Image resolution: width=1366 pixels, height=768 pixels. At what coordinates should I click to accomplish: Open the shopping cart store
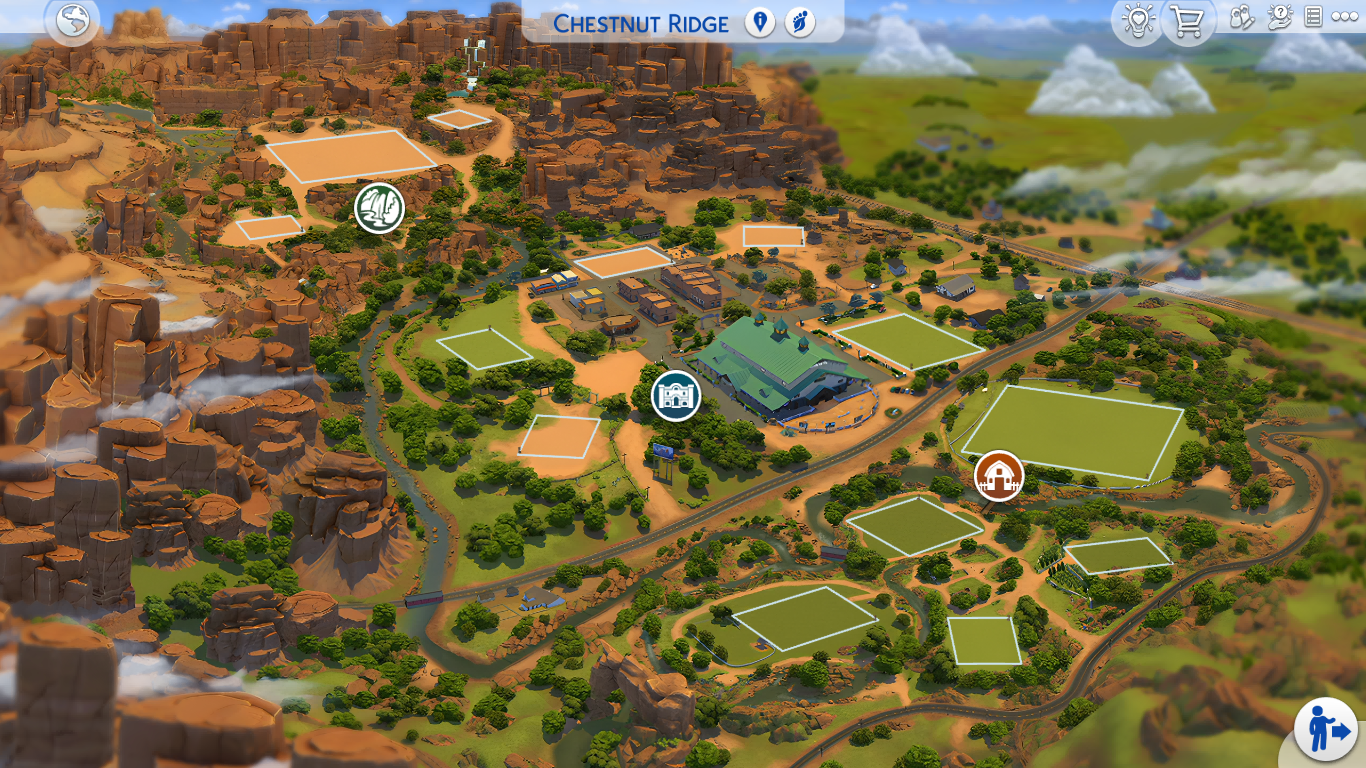[x=1187, y=21]
